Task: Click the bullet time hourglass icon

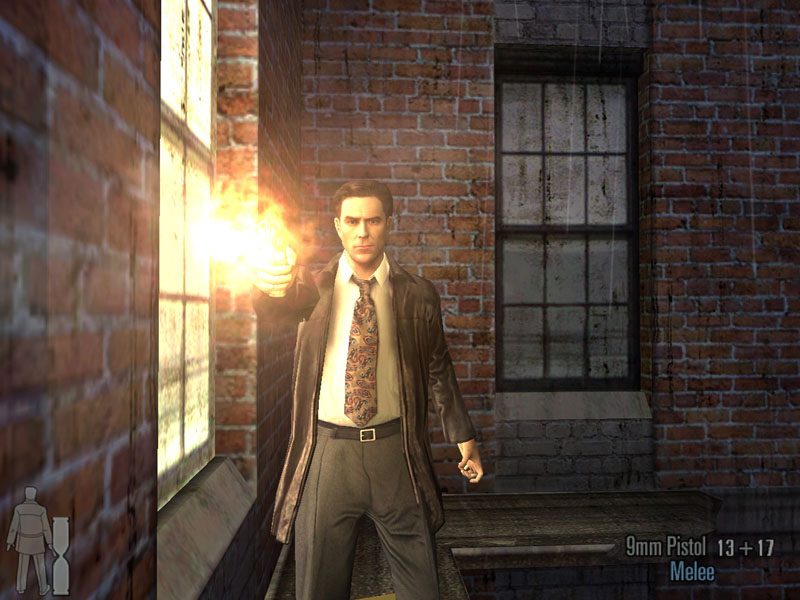Action: pos(61,554)
